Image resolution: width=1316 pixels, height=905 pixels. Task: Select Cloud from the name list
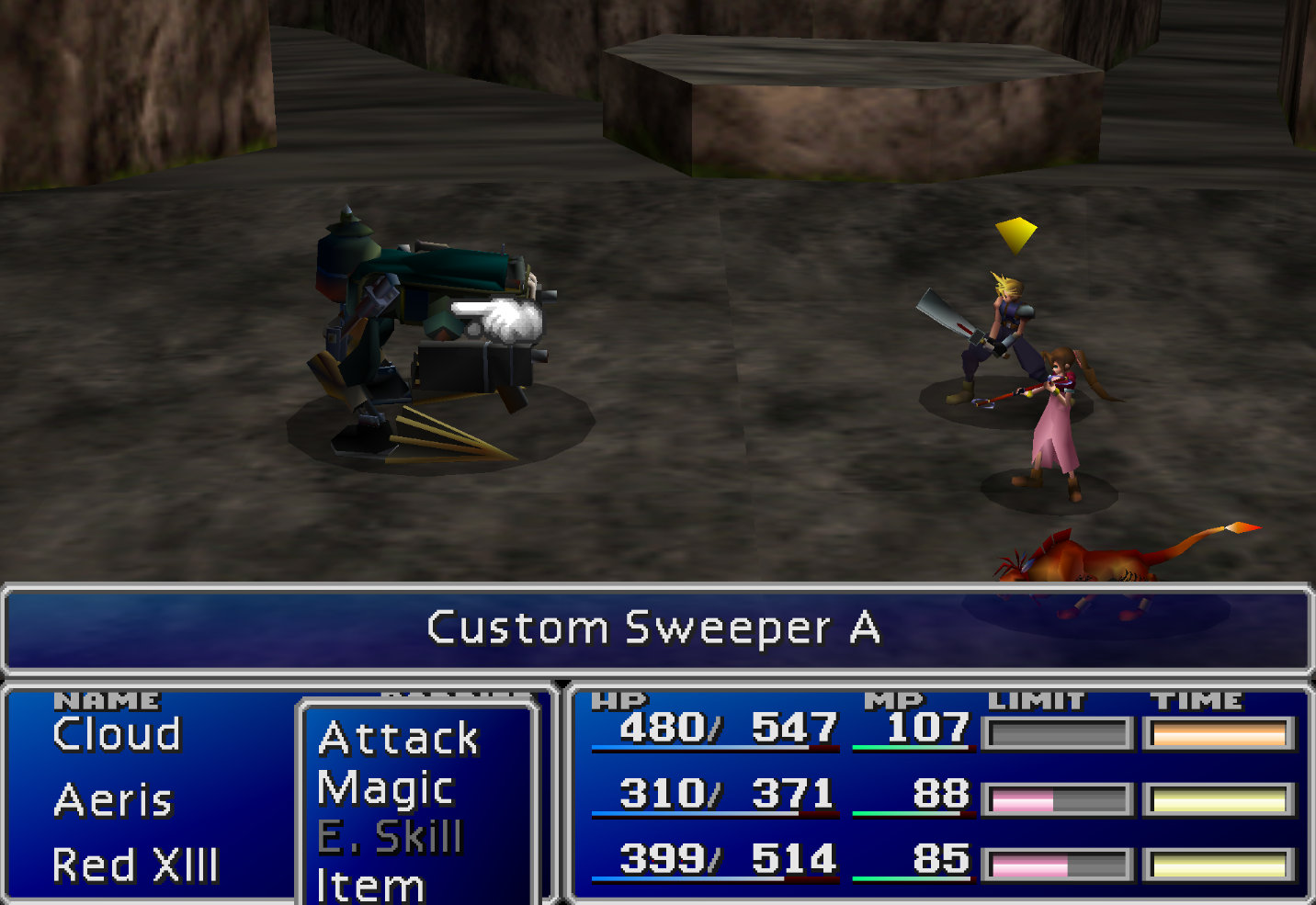coord(116,733)
